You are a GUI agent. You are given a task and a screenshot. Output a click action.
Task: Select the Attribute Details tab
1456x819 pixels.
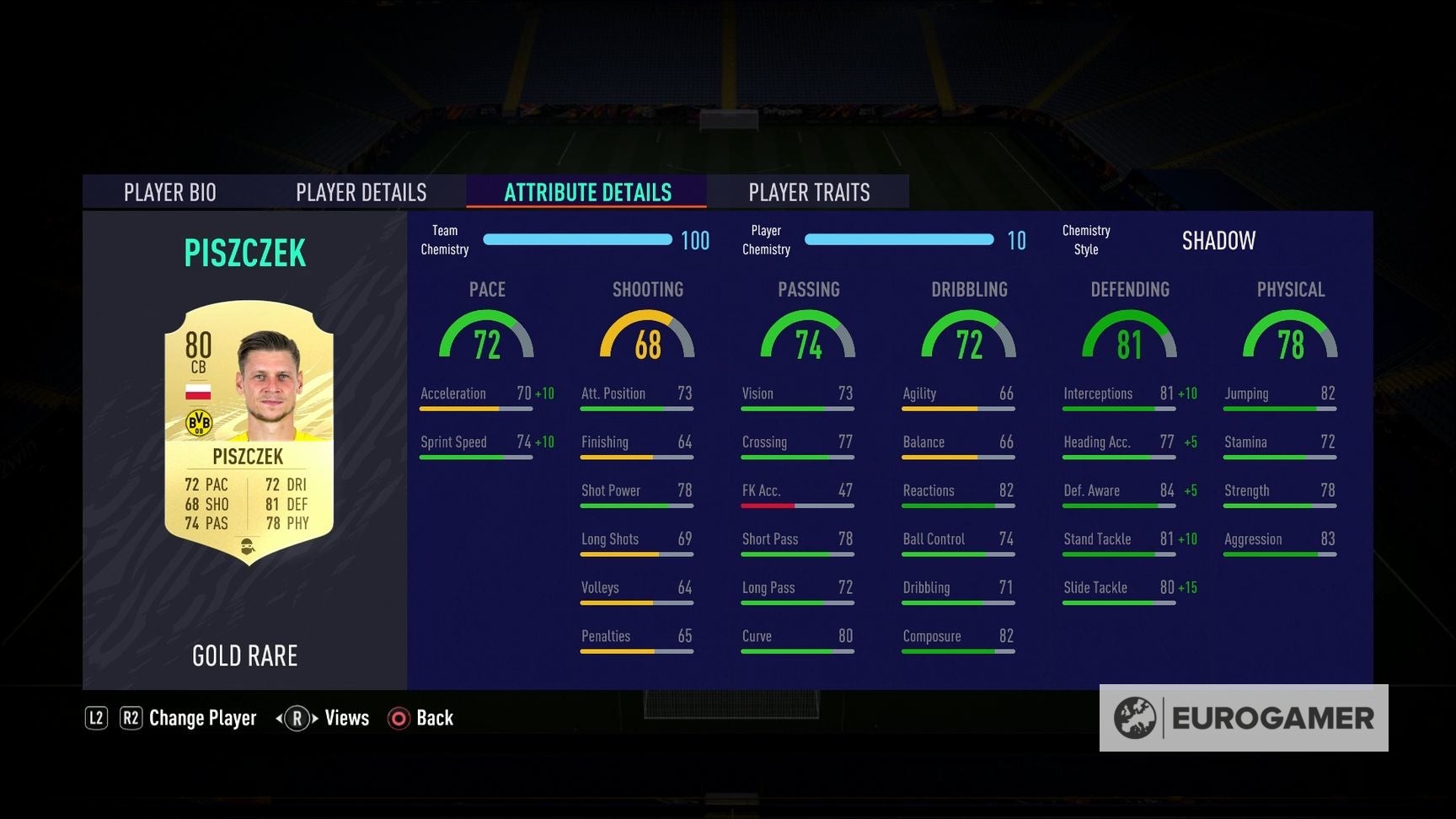click(x=587, y=192)
